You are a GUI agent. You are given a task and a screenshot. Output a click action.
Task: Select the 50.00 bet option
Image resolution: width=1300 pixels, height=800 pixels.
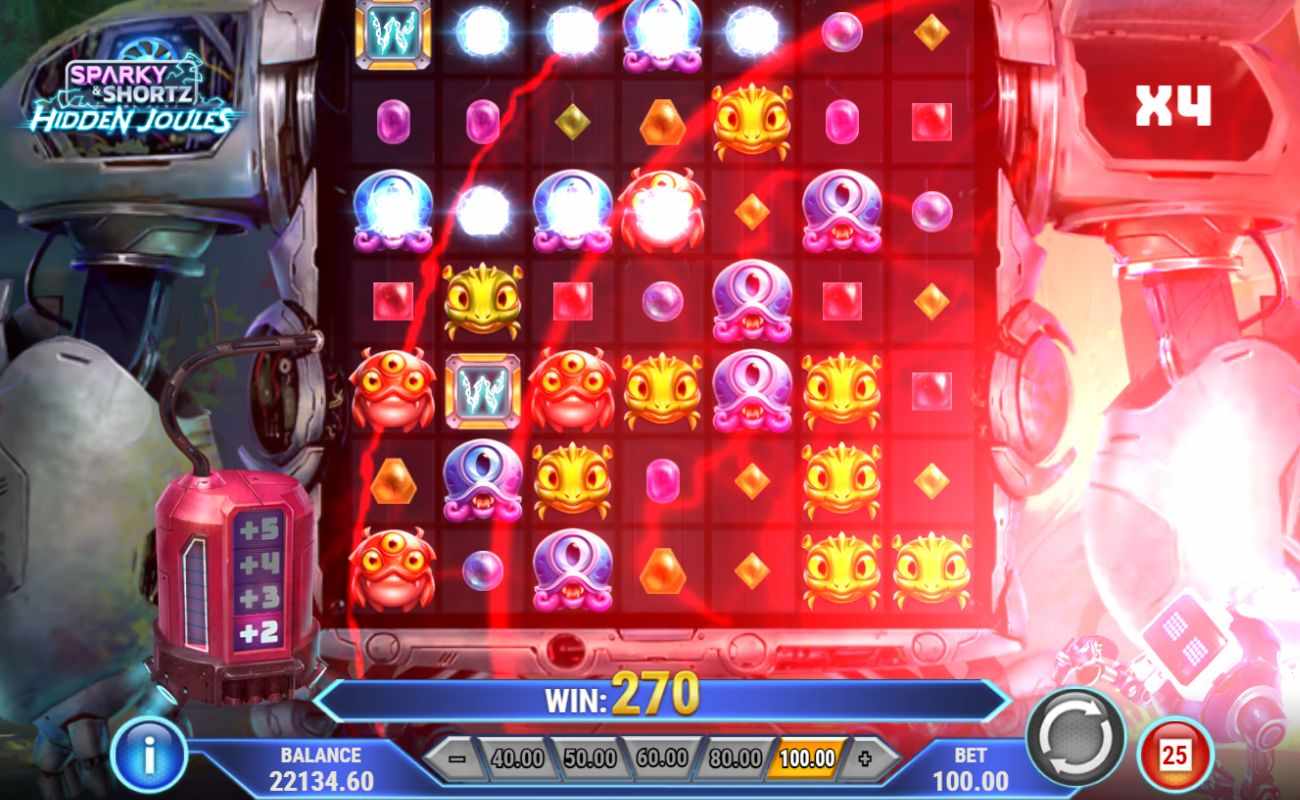(587, 757)
